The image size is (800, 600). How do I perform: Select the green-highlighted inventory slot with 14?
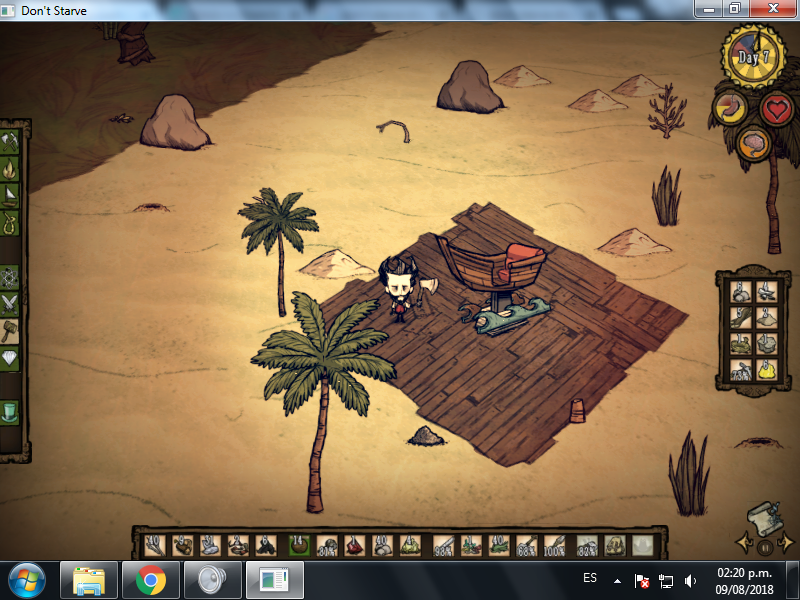click(x=298, y=546)
